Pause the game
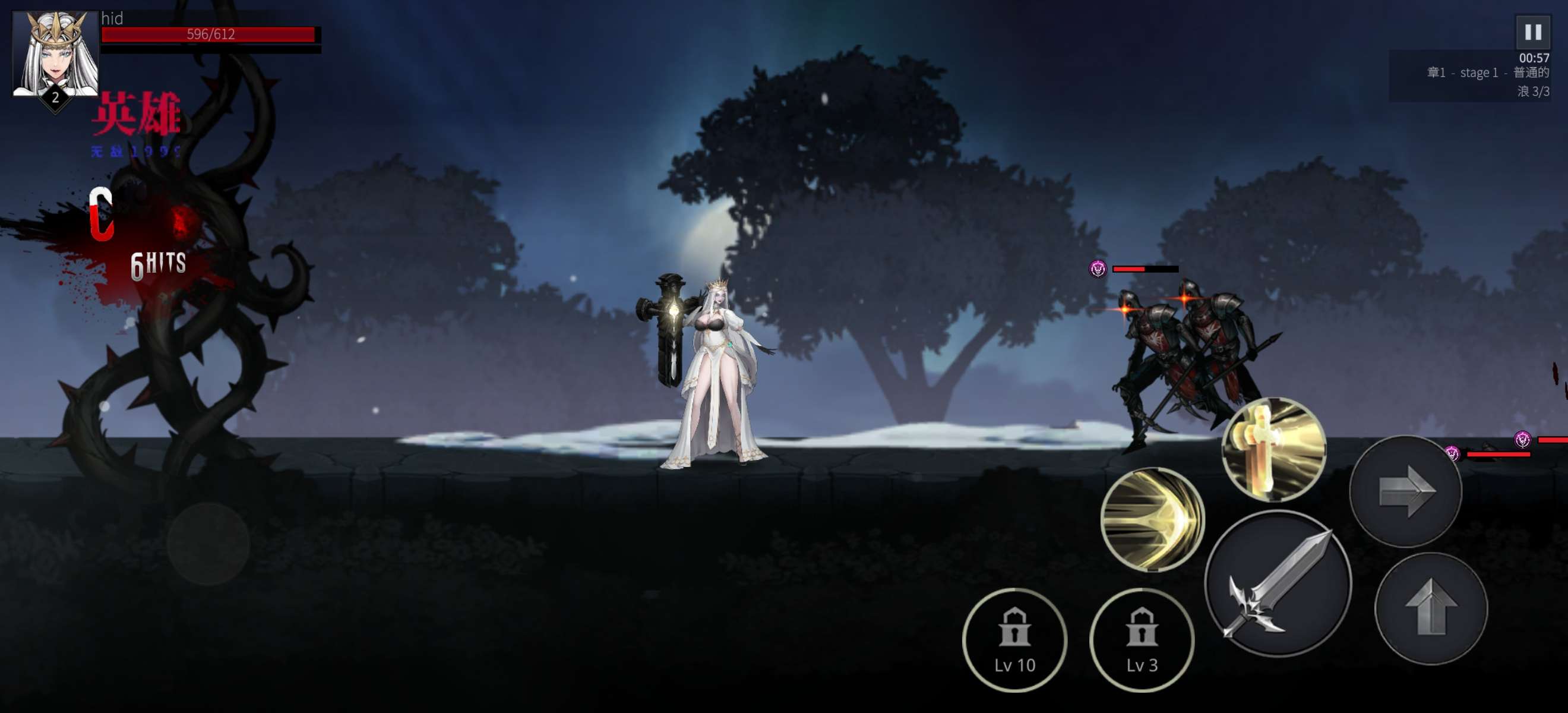The image size is (1568, 713). tap(1532, 31)
